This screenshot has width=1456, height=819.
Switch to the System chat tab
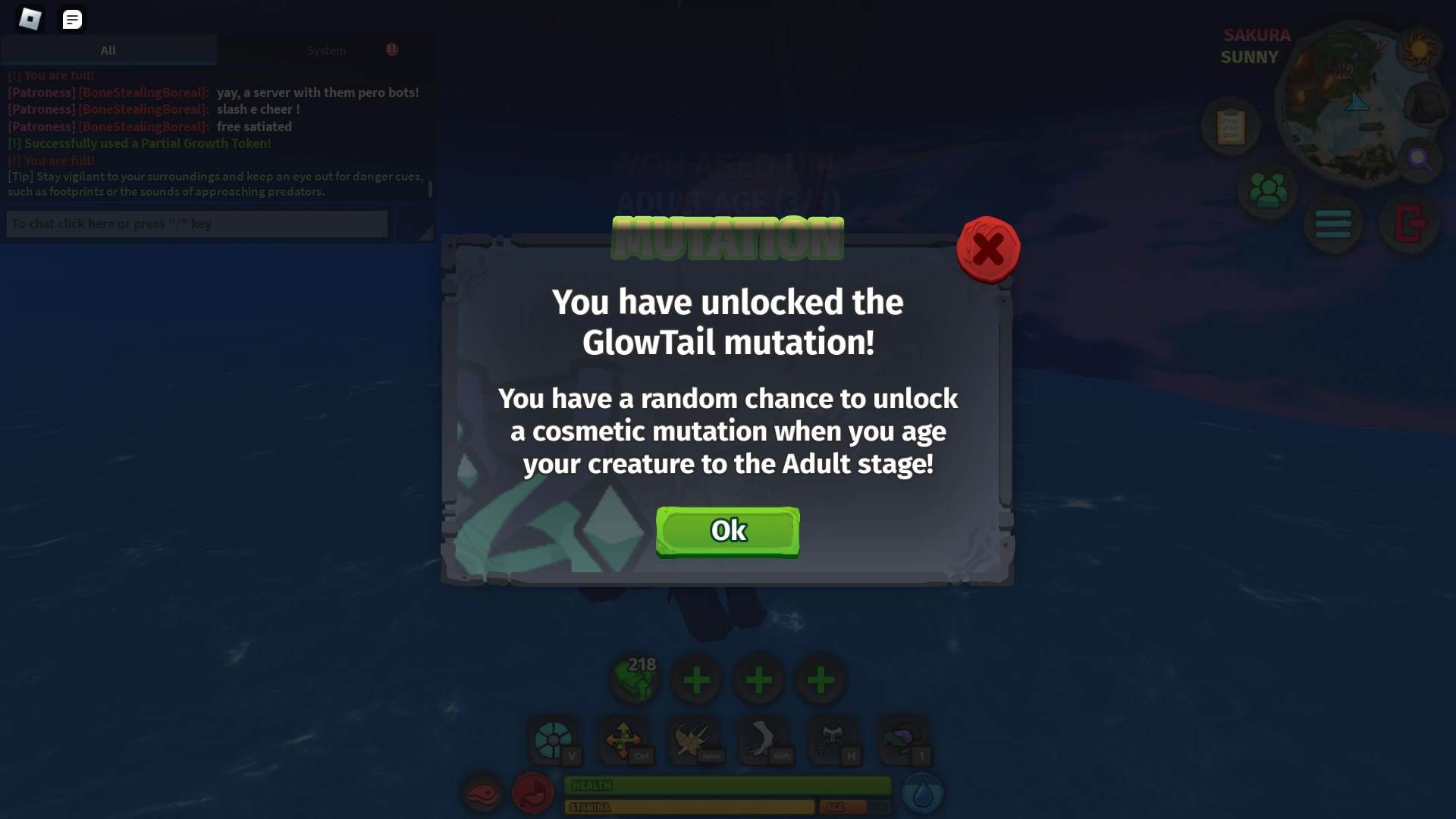[327, 50]
